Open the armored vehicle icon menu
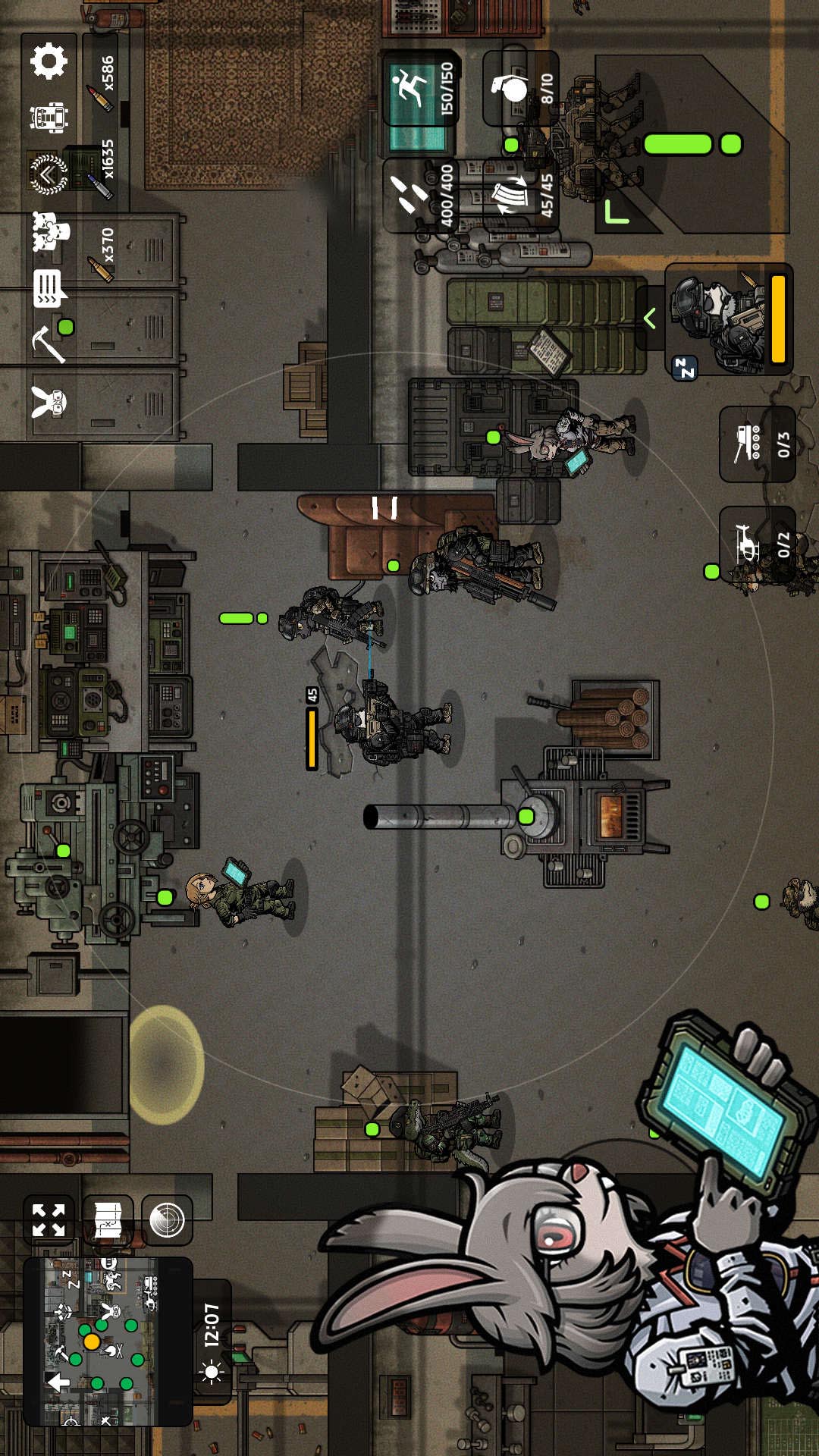The image size is (819, 1456). (49, 117)
